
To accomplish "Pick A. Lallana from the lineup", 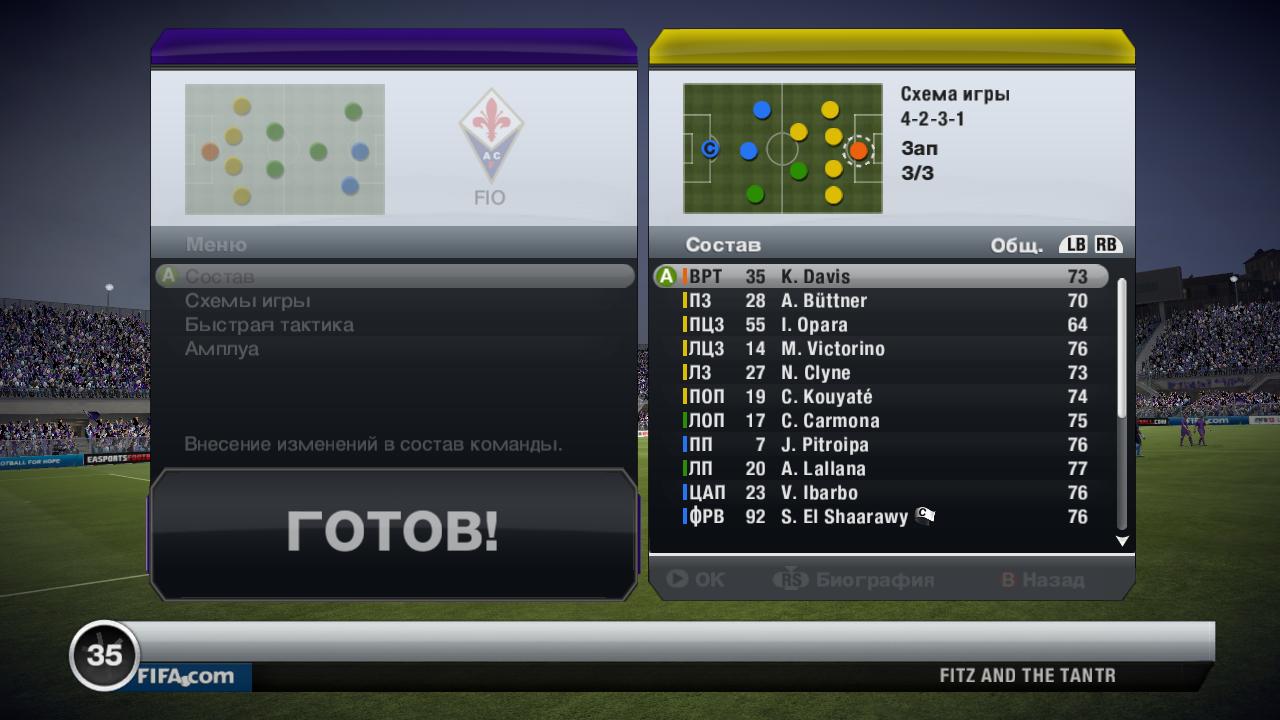I will click(880, 468).
